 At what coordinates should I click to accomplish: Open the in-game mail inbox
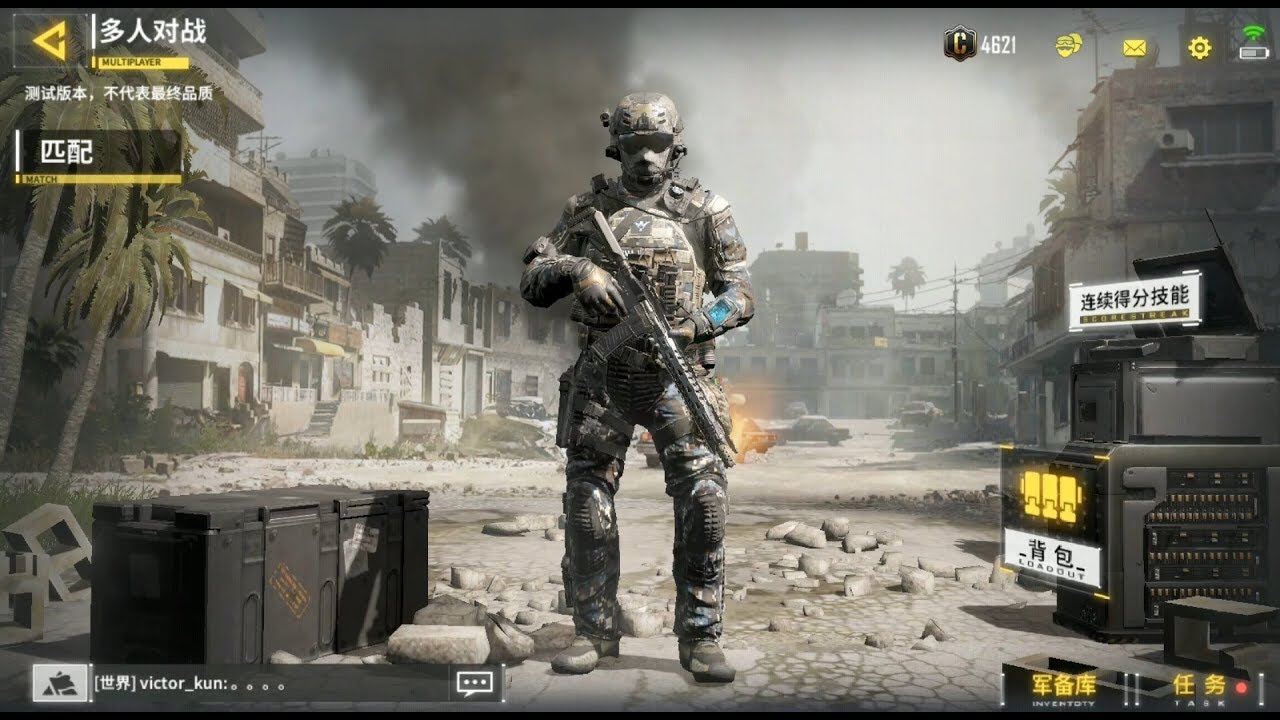click(x=1135, y=46)
